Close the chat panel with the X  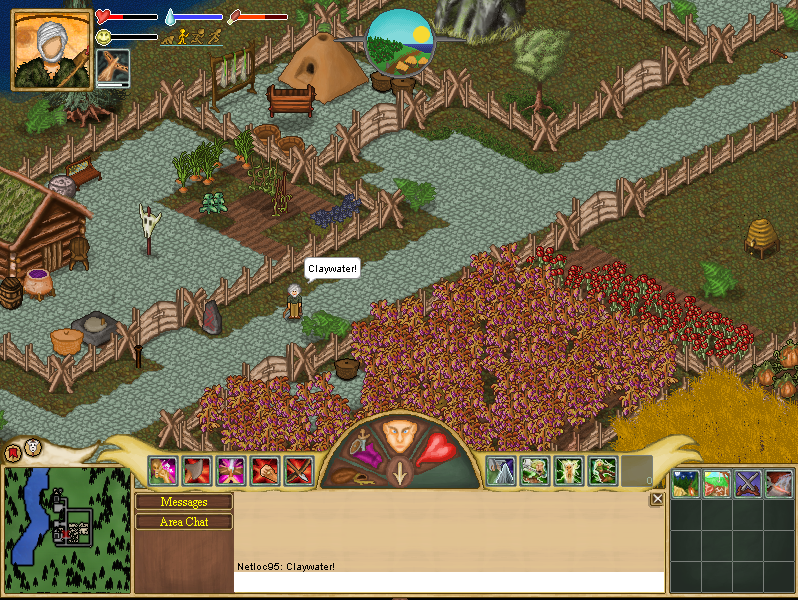(x=657, y=499)
